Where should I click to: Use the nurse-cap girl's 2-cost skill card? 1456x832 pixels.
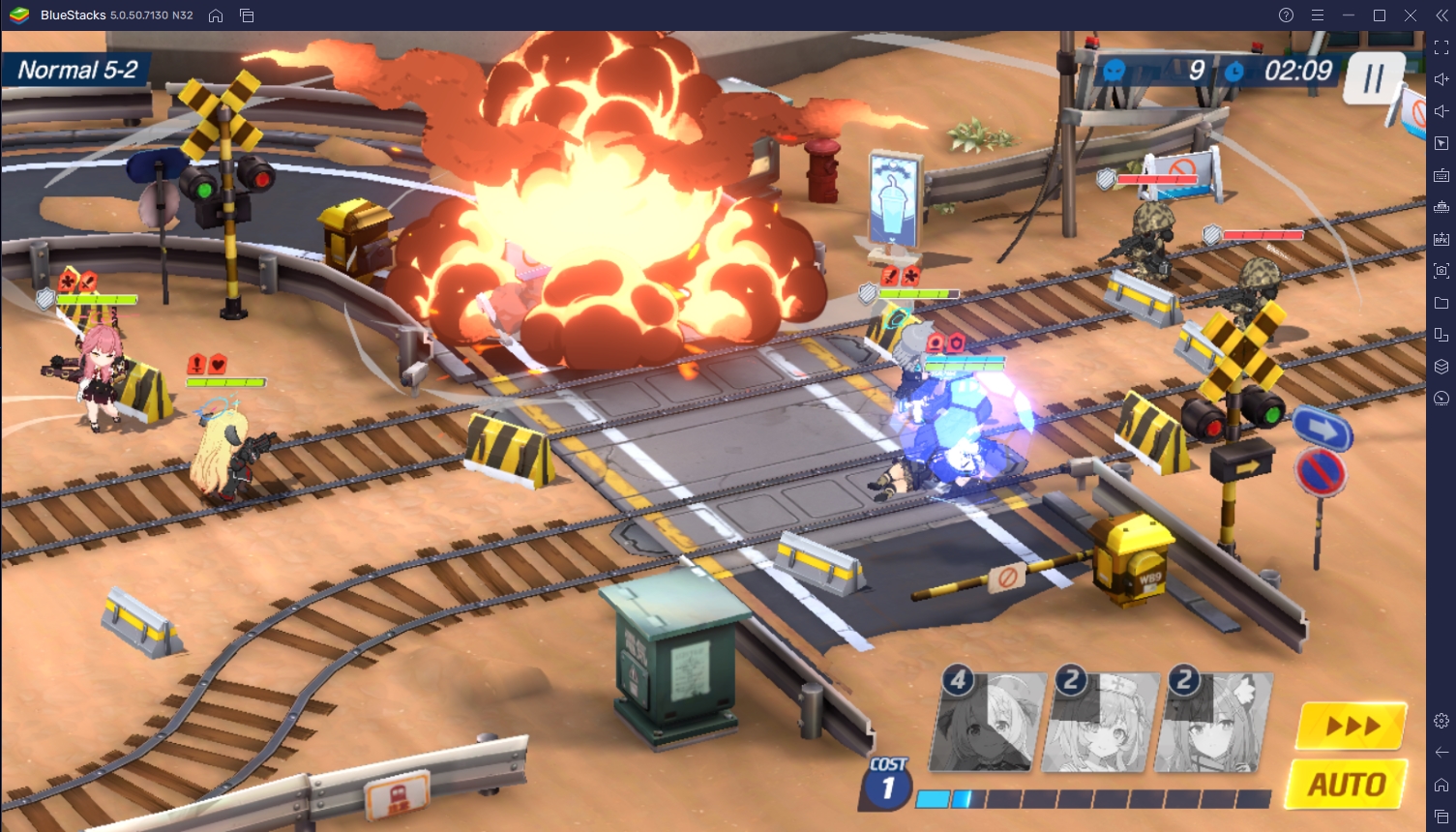click(x=1102, y=724)
